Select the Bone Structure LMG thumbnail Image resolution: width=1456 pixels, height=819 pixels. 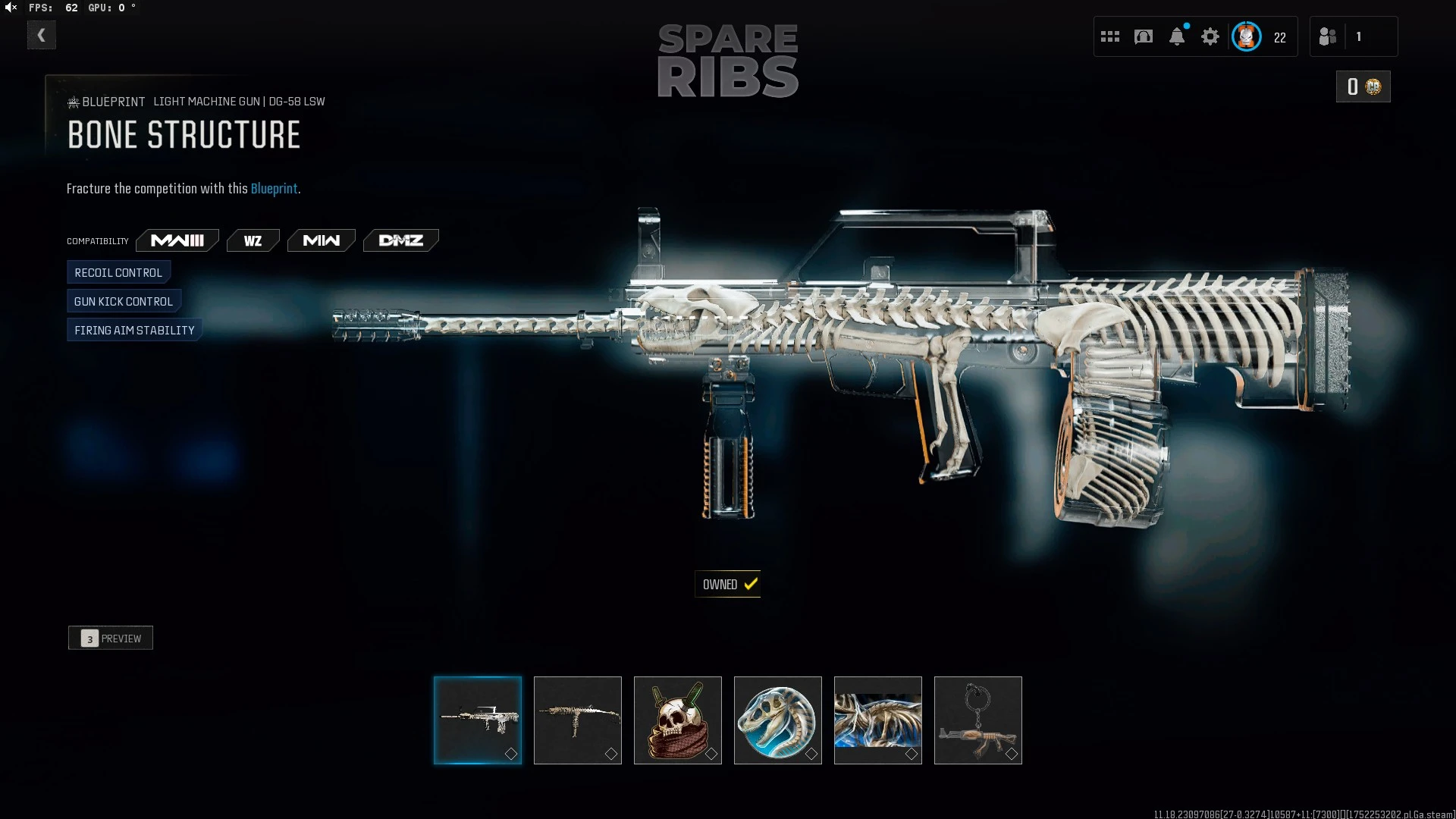pos(478,720)
